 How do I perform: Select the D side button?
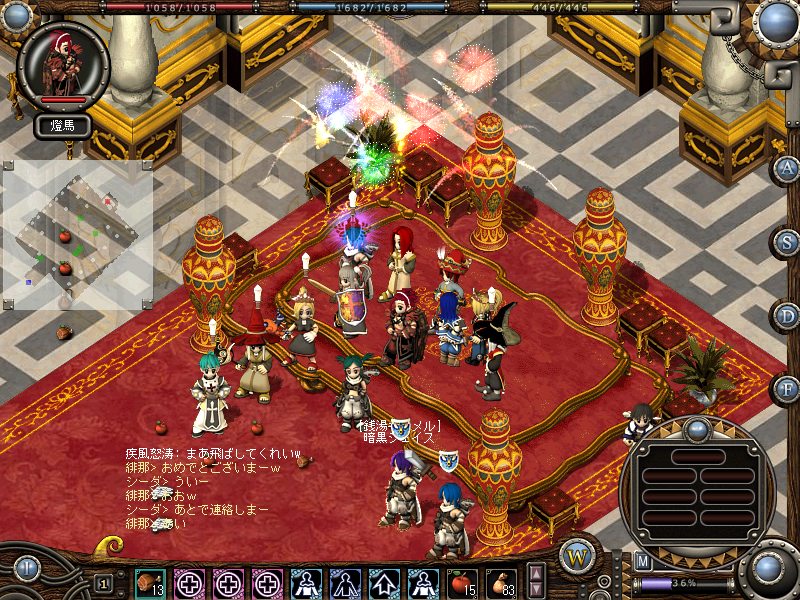[788, 315]
